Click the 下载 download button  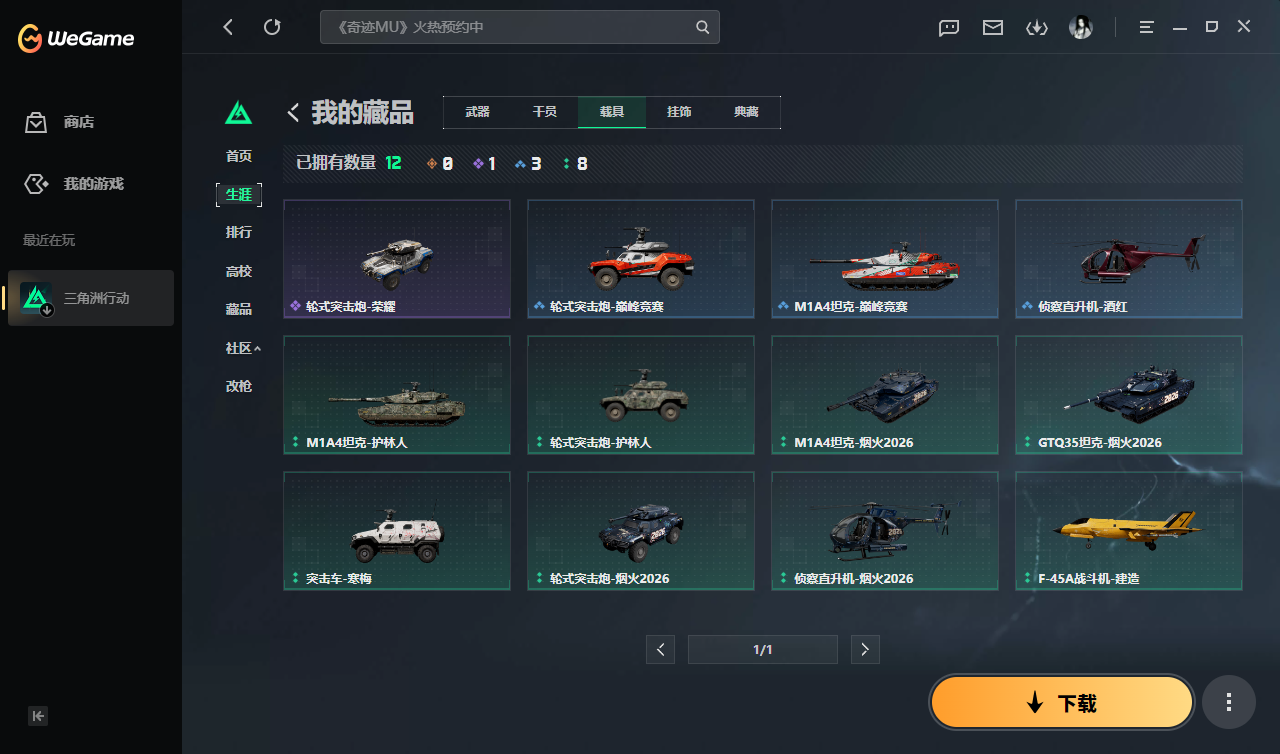click(1061, 702)
